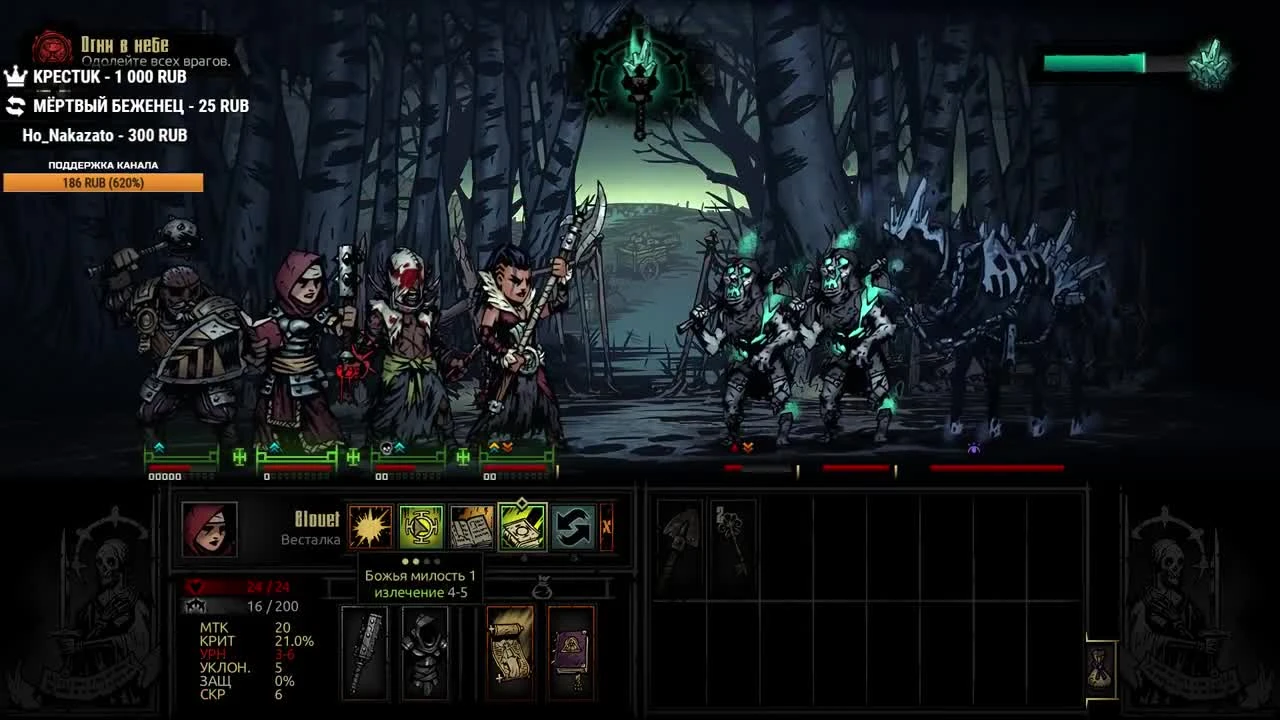Select the Vestal portrait Blouet

click(210, 530)
